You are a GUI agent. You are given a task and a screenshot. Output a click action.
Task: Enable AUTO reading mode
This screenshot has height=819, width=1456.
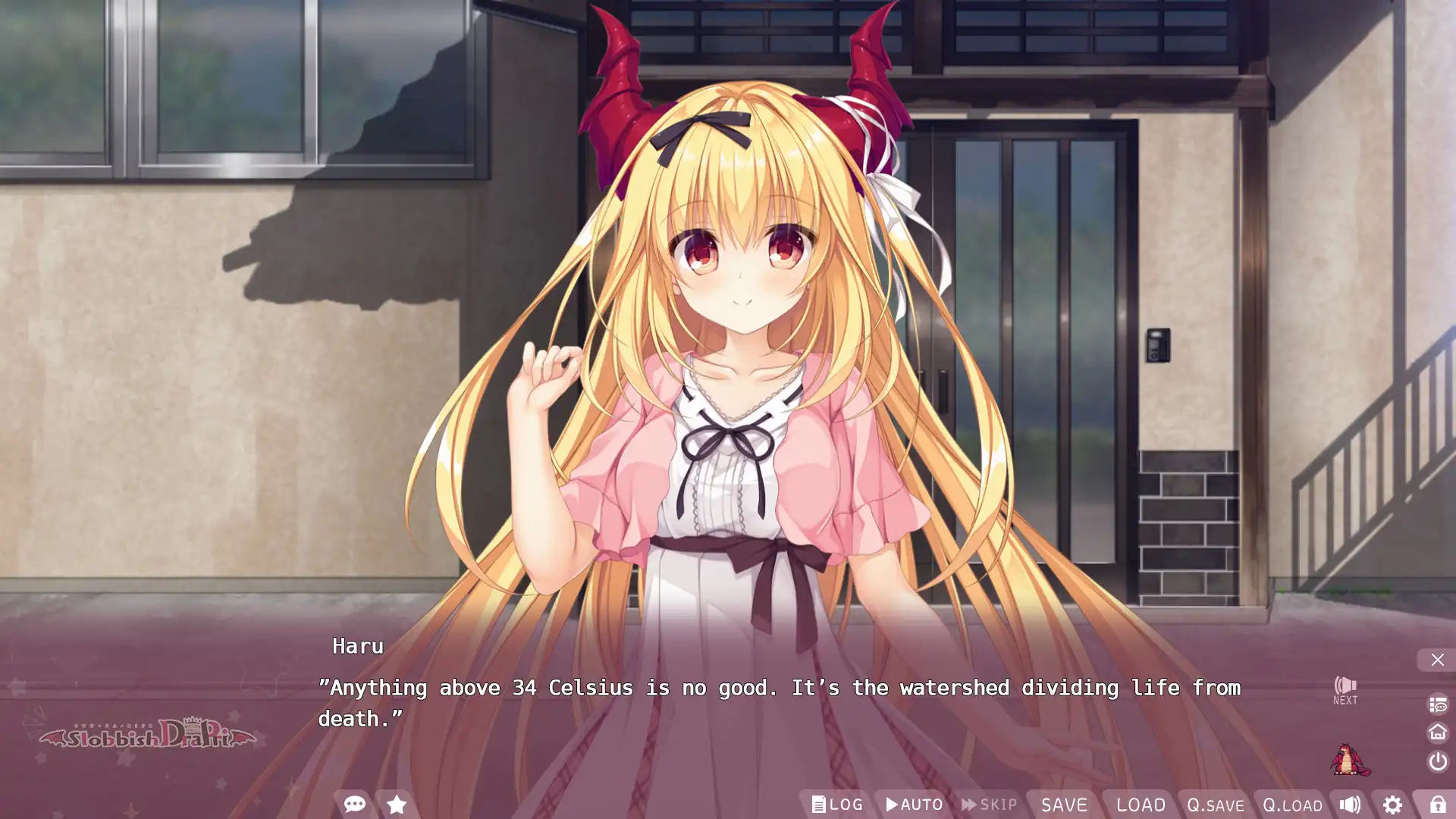coord(914,805)
